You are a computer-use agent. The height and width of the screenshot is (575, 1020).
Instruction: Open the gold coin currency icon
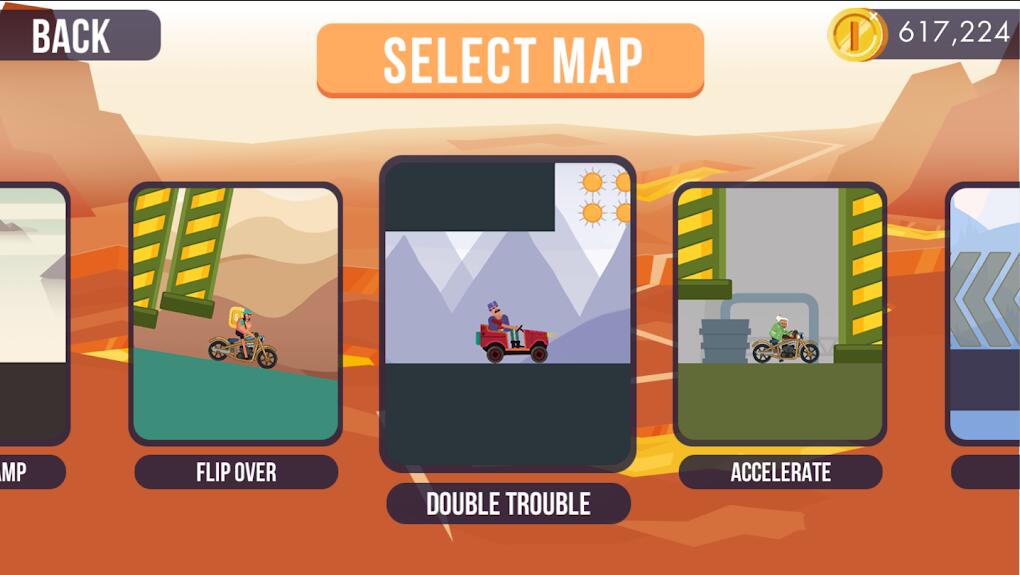point(856,34)
